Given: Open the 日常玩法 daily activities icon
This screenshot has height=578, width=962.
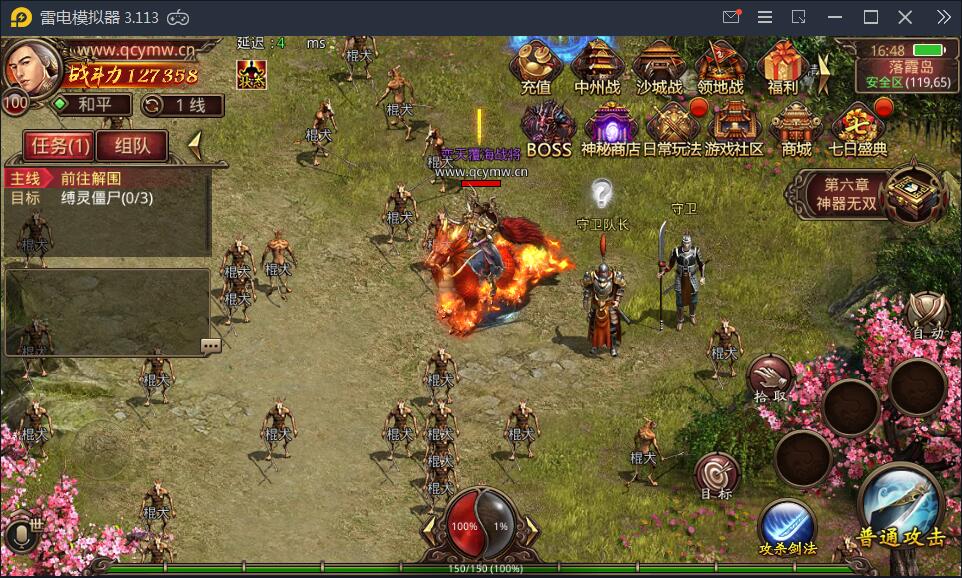Looking at the screenshot, I should [x=671, y=129].
